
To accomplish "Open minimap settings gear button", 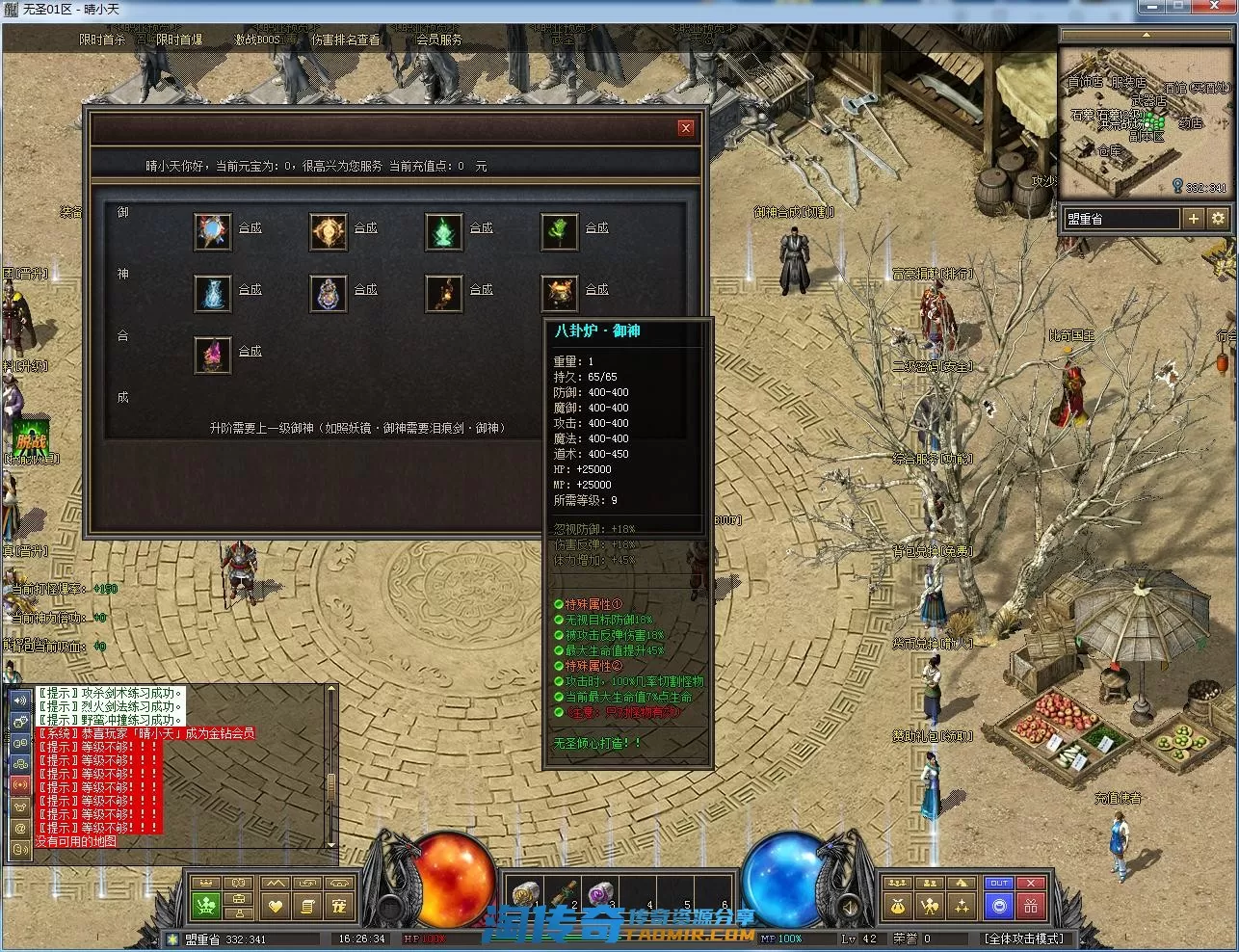I will coord(1218,219).
